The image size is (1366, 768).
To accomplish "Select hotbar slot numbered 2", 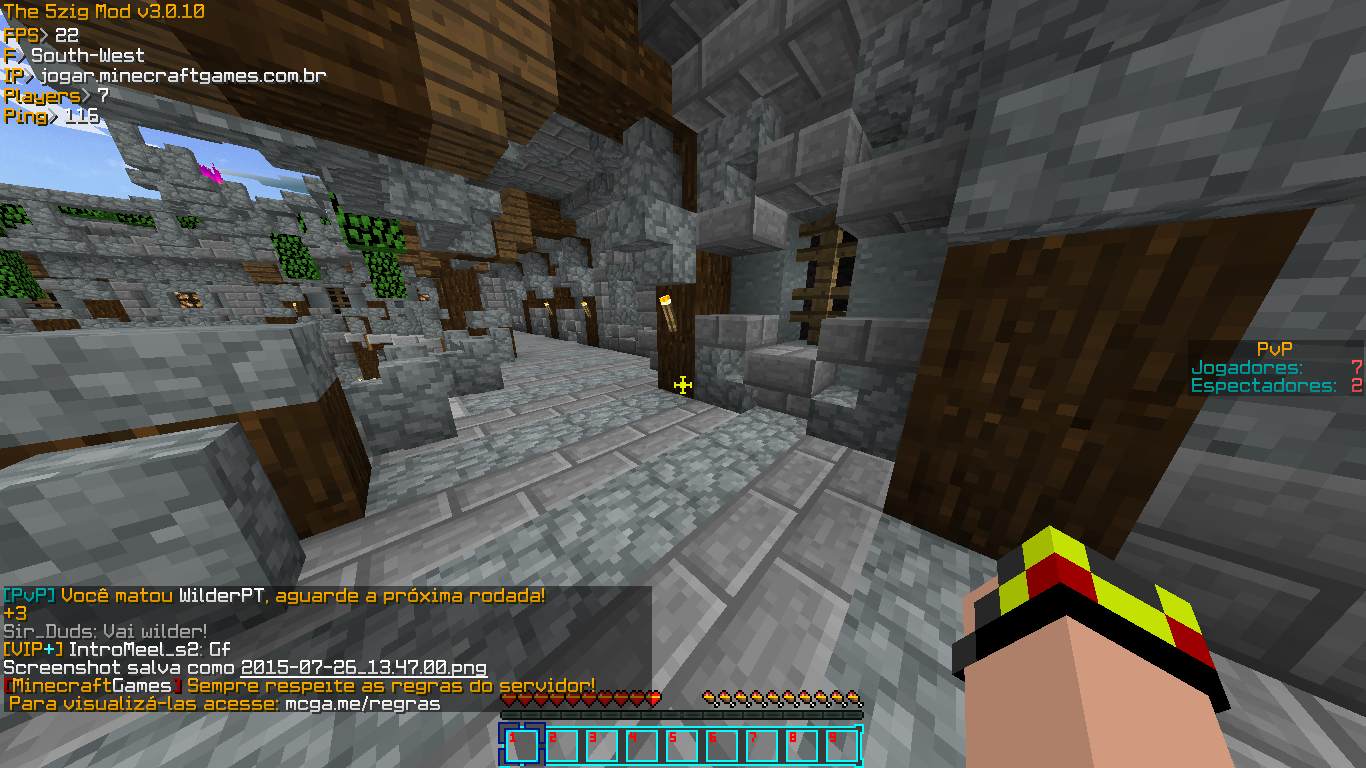I will point(561,746).
